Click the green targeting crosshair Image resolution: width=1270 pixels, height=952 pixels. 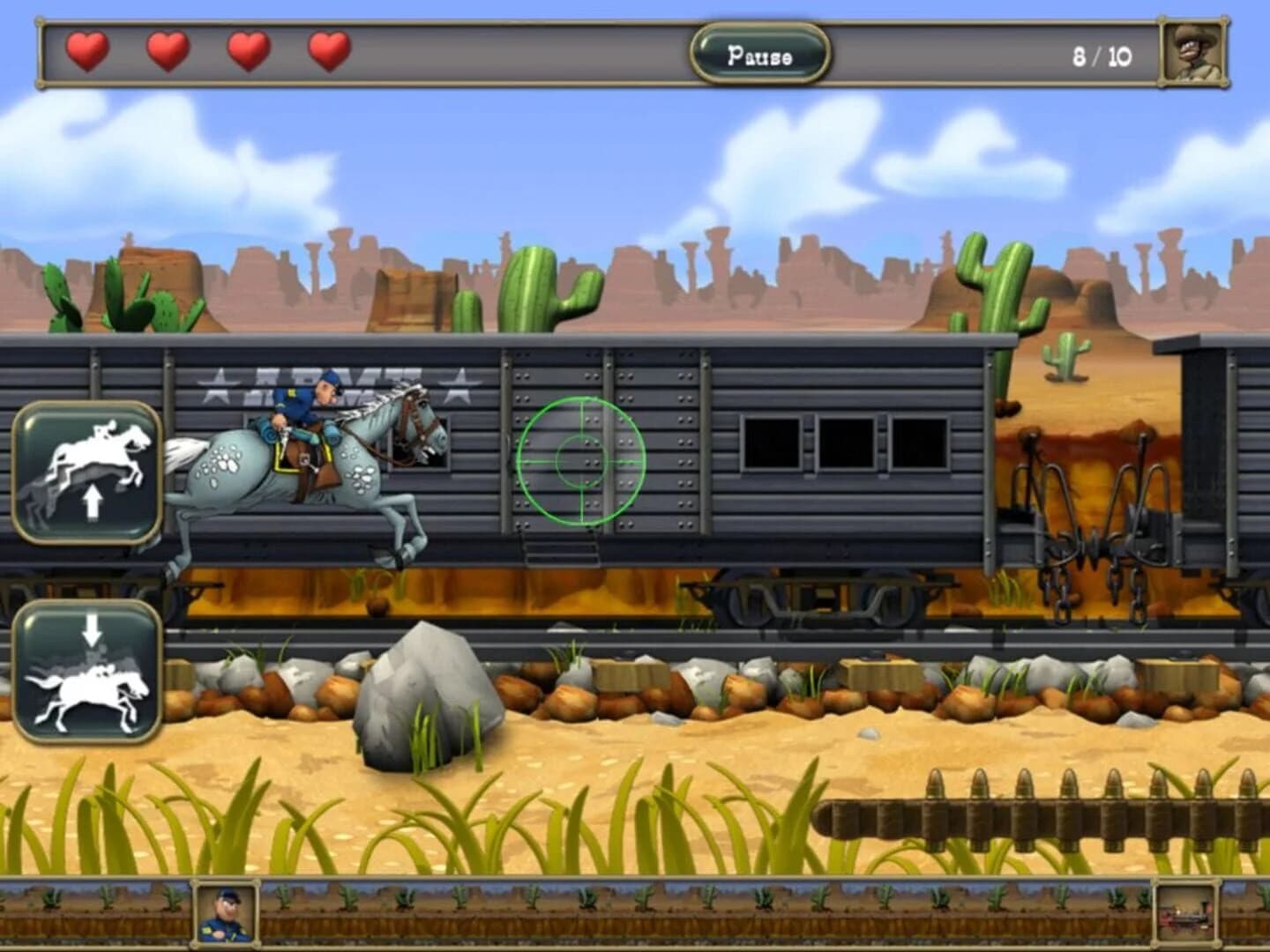(582, 460)
